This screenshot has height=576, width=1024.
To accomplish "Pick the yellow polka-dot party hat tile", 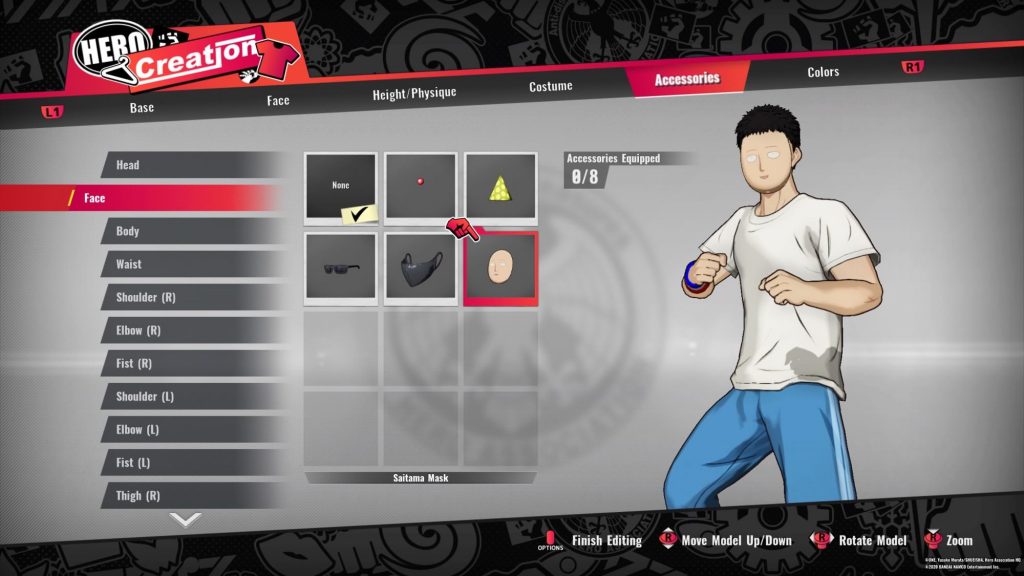I will (x=500, y=187).
